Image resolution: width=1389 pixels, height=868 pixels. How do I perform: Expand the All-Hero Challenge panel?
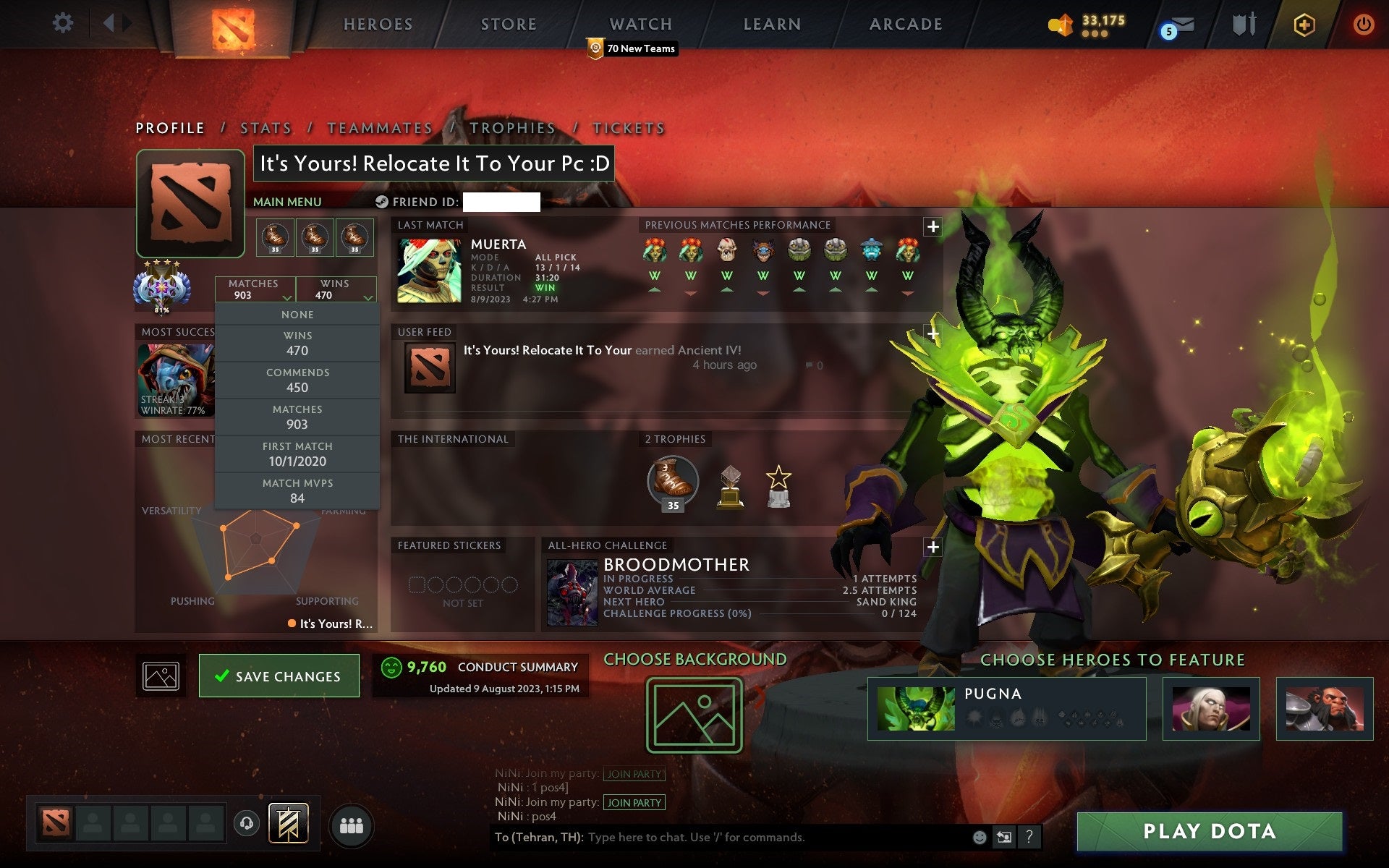933,548
